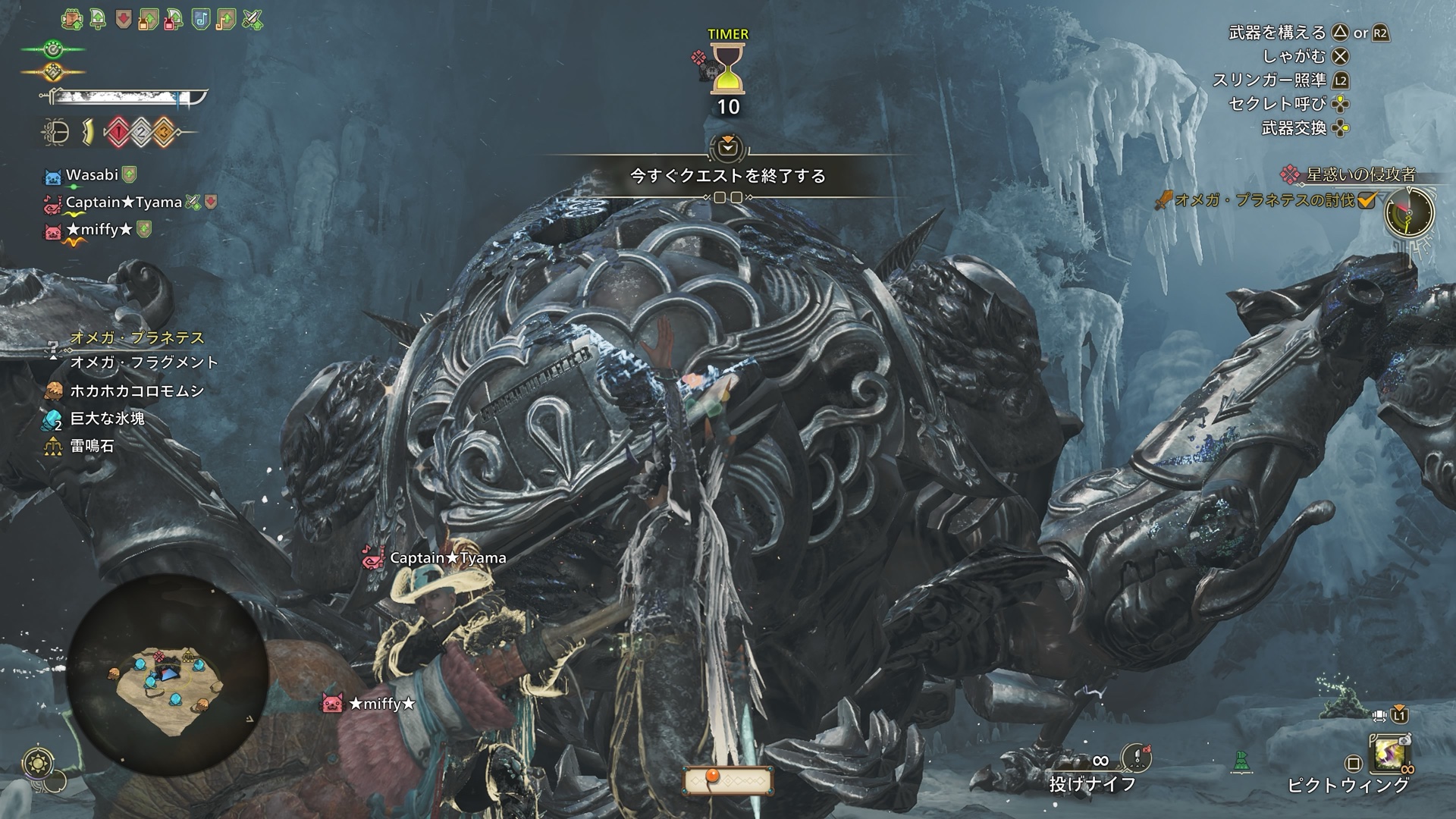Choose オメガ・プラネテス in the target list
The height and width of the screenshot is (819, 1456).
click(137, 338)
